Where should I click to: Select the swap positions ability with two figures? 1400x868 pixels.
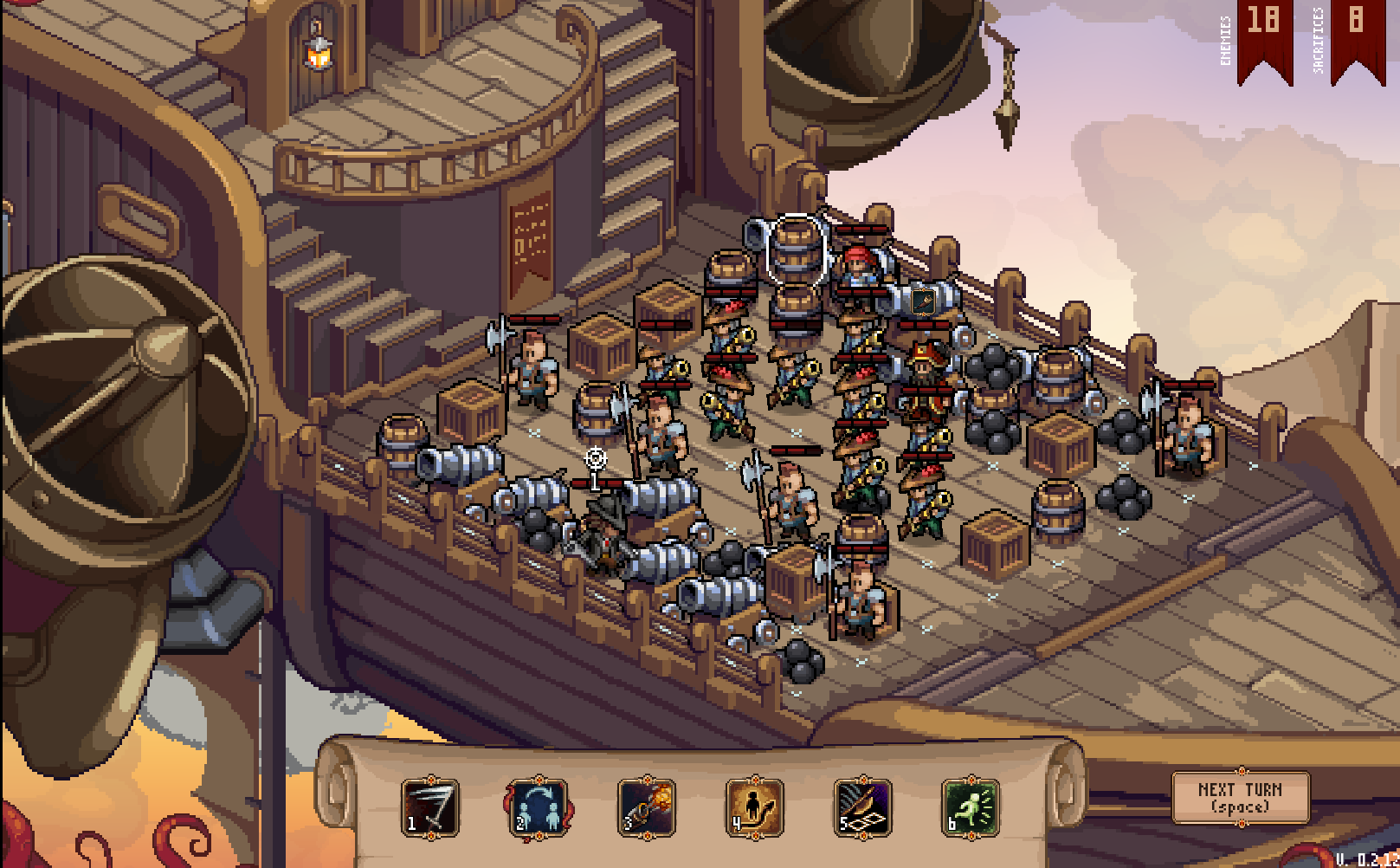click(x=539, y=807)
